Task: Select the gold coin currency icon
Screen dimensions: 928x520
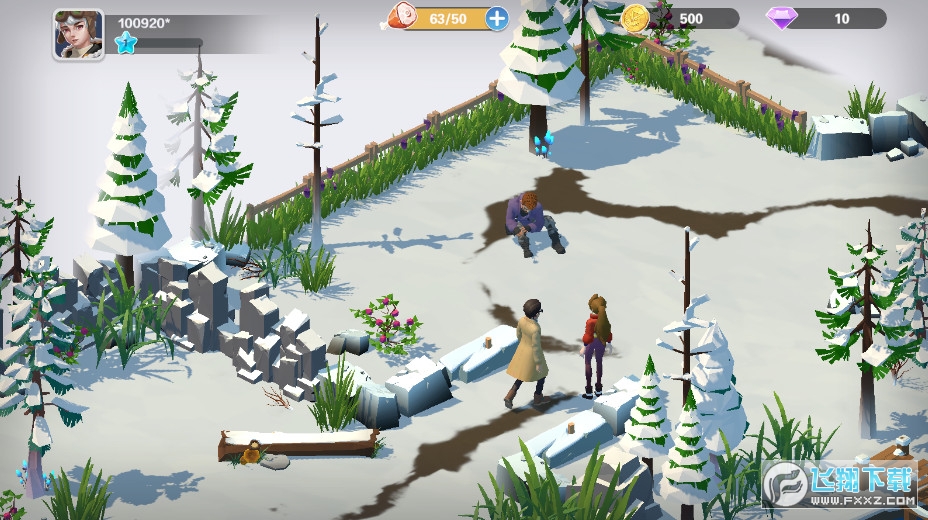Action: click(x=634, y=18)
